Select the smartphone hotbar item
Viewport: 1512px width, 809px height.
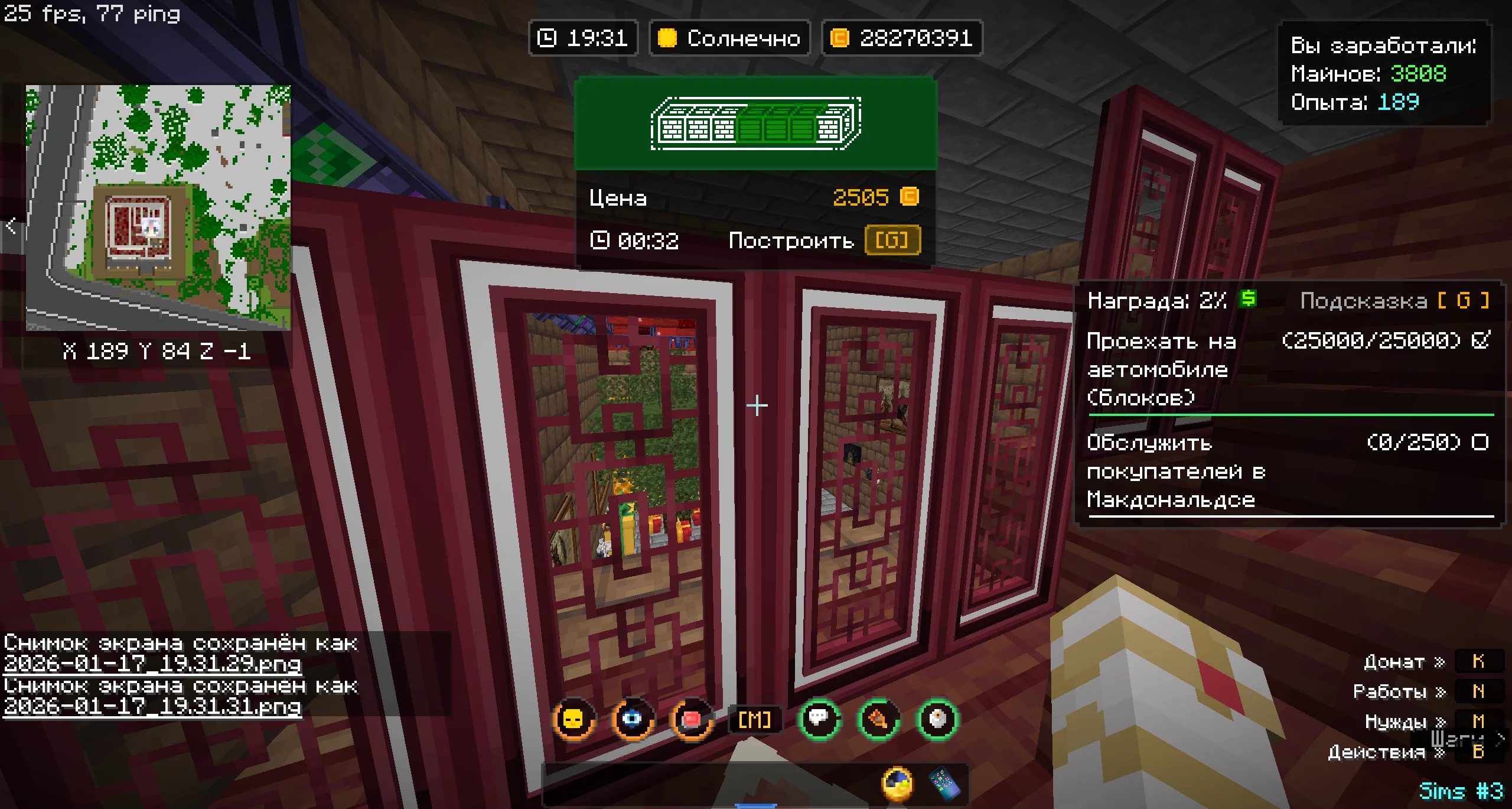coord(944,784)
